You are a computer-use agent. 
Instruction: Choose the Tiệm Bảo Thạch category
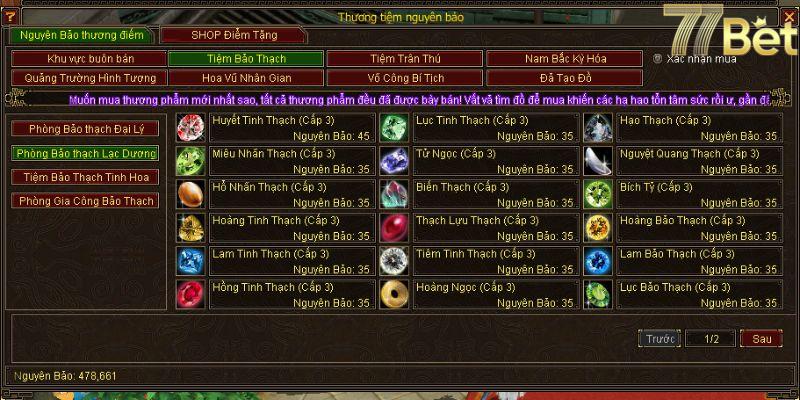(246, 59)
